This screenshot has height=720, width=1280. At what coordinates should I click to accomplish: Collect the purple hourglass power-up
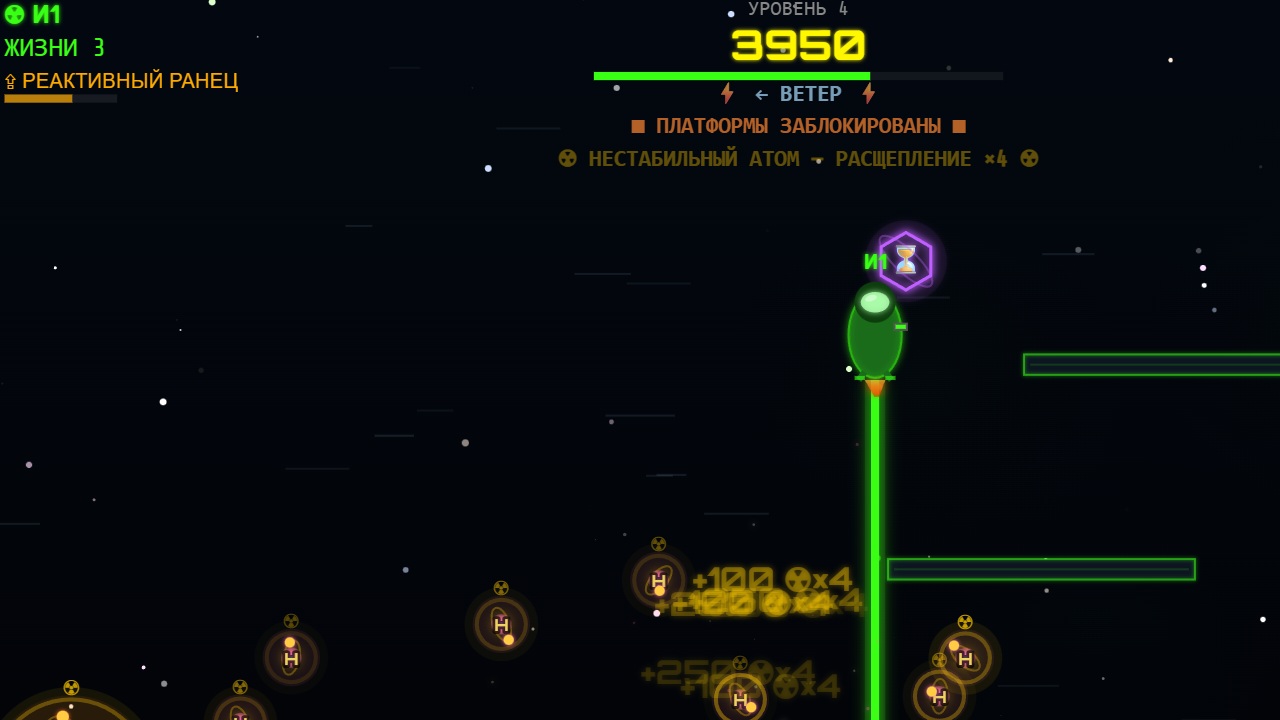tap(905, 261)
